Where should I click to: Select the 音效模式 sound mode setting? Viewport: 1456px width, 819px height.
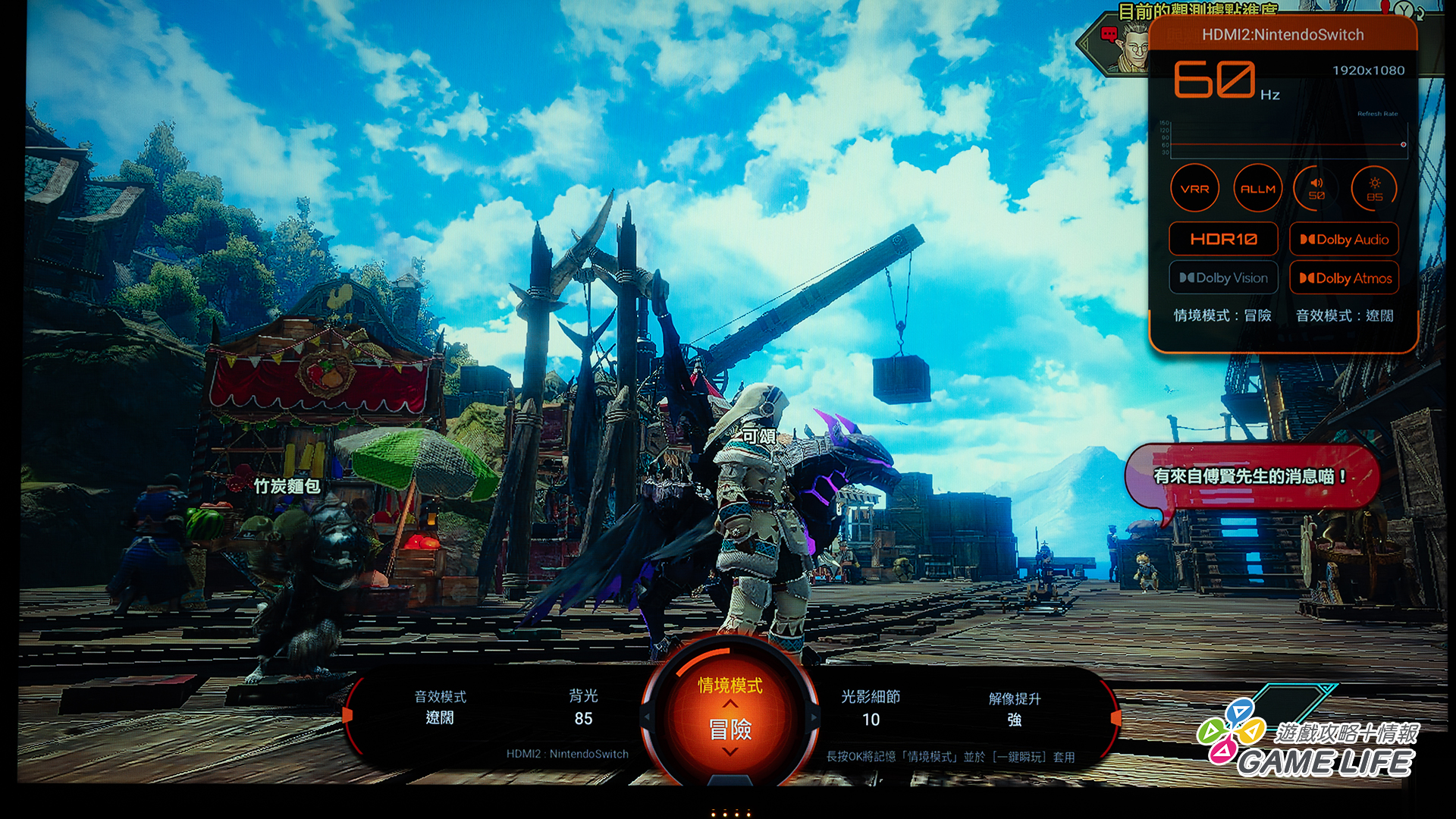440,707
